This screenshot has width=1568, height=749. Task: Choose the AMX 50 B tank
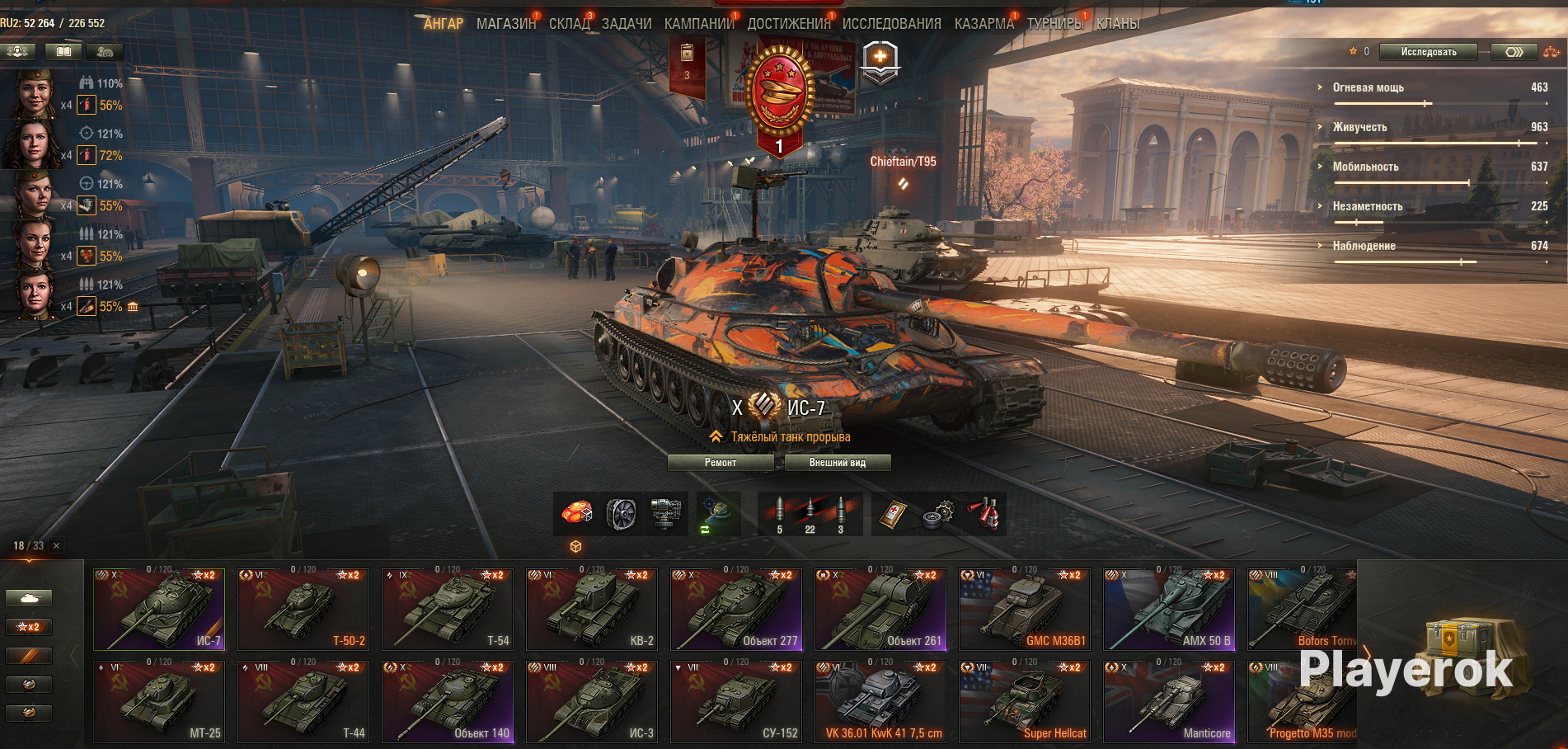(x=1169, y=610)
